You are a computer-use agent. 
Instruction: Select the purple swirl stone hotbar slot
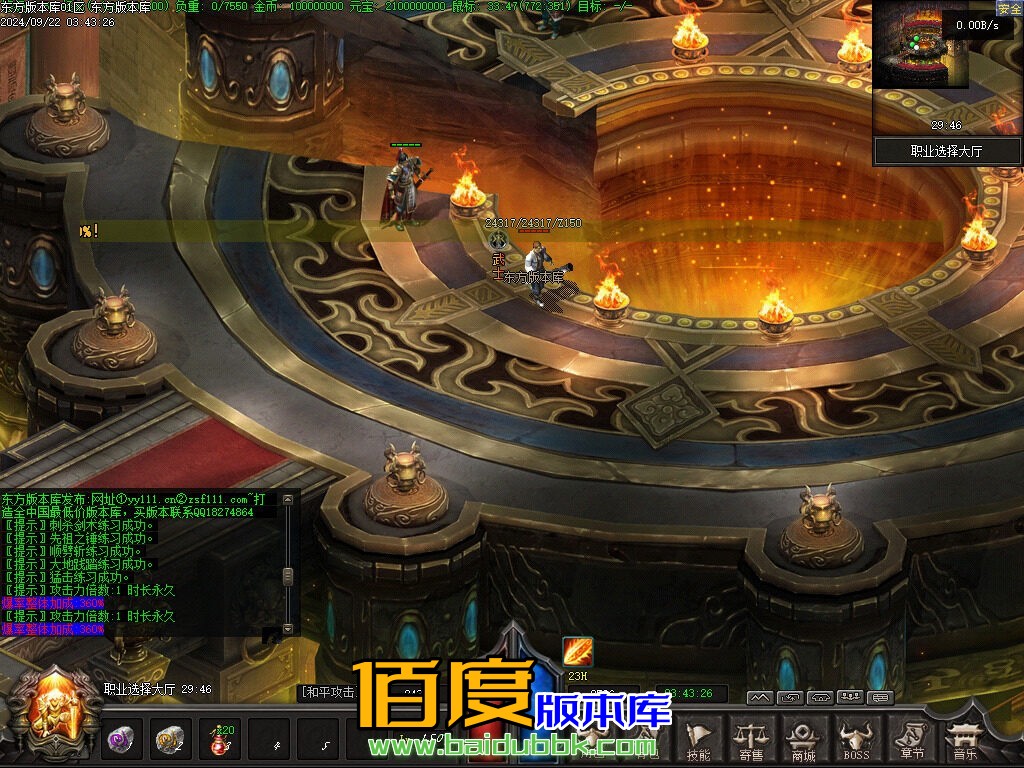(x=122, y=740)
